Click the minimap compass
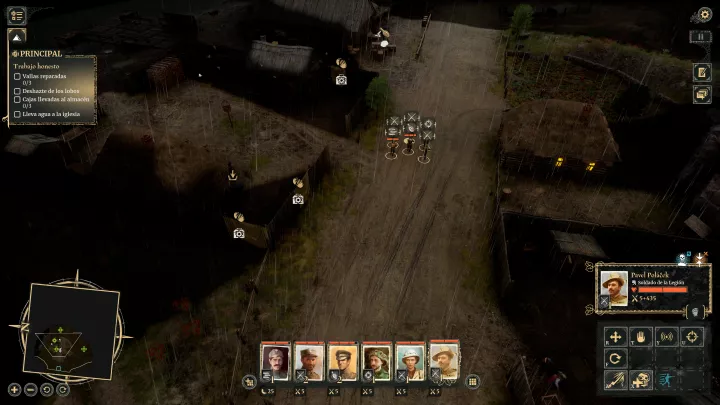Image resolution: width=720 pixels, height=405 pixels. point(70,328)
